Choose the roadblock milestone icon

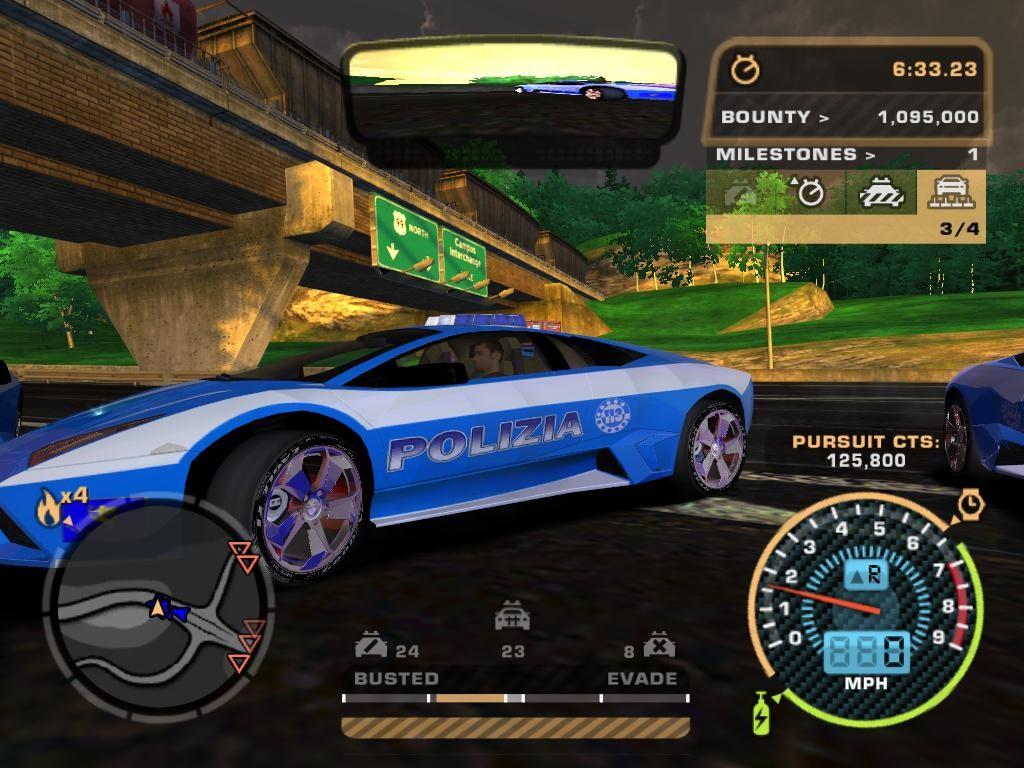[x=881, y=192]
